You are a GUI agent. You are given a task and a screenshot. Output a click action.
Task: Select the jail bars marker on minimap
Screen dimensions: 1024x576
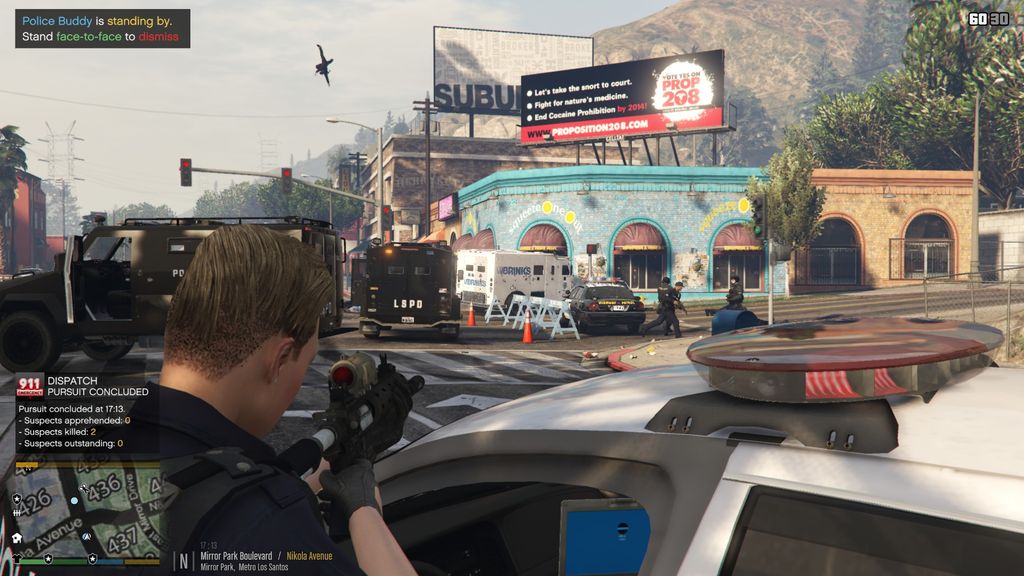pos(17,512)
